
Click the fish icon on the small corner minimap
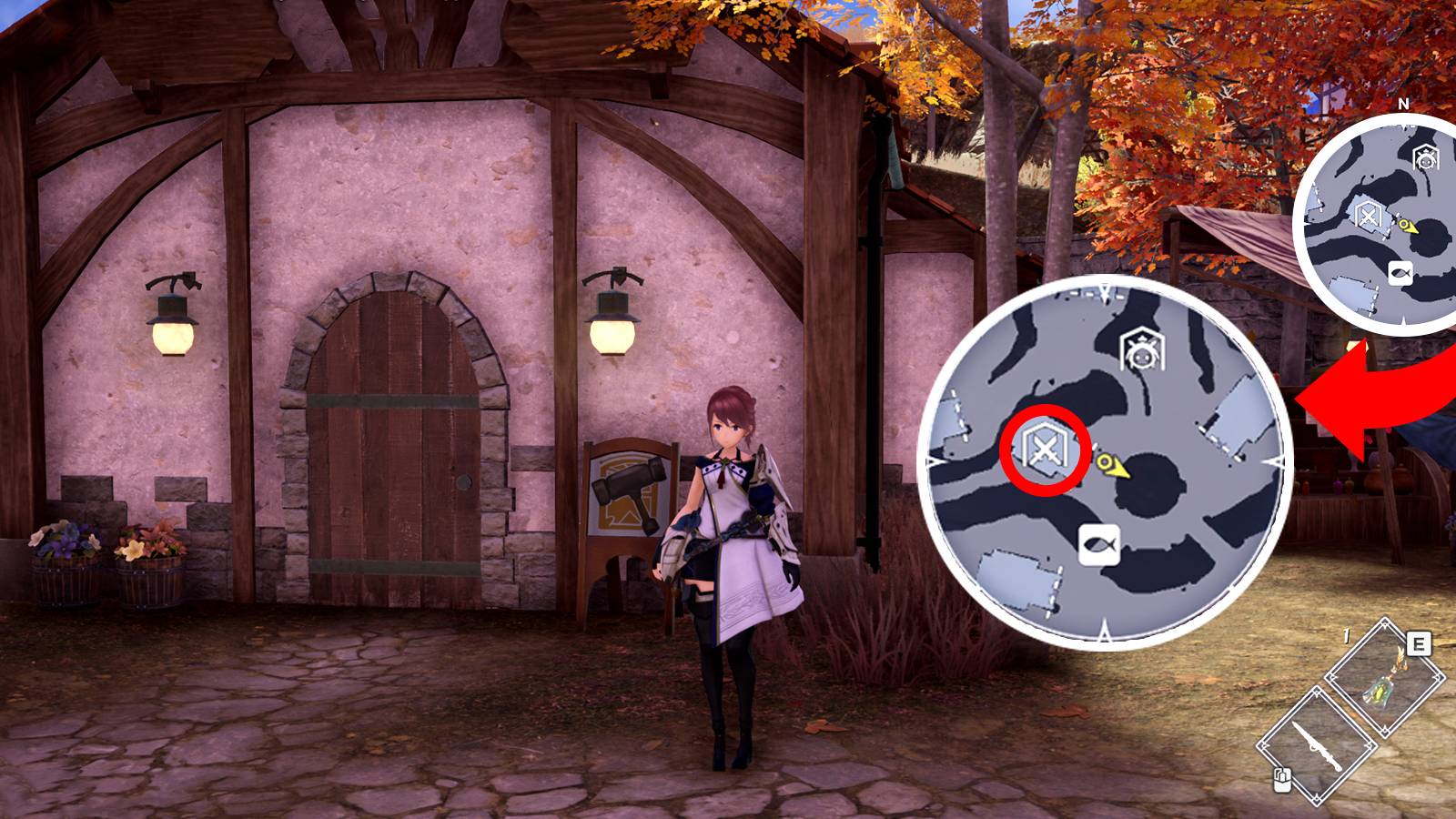point(1402,272)
